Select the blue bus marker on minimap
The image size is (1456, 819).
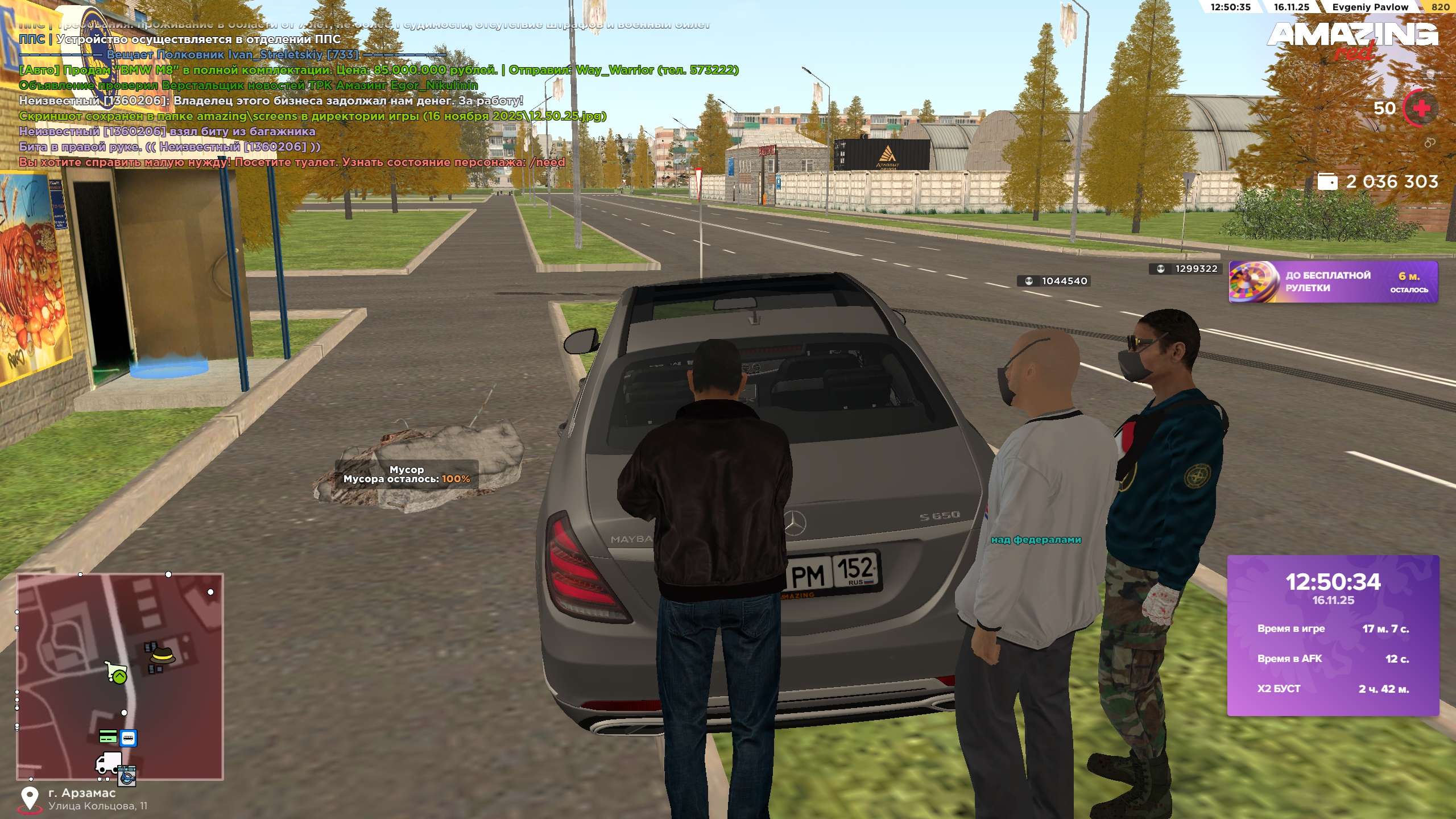129,738
